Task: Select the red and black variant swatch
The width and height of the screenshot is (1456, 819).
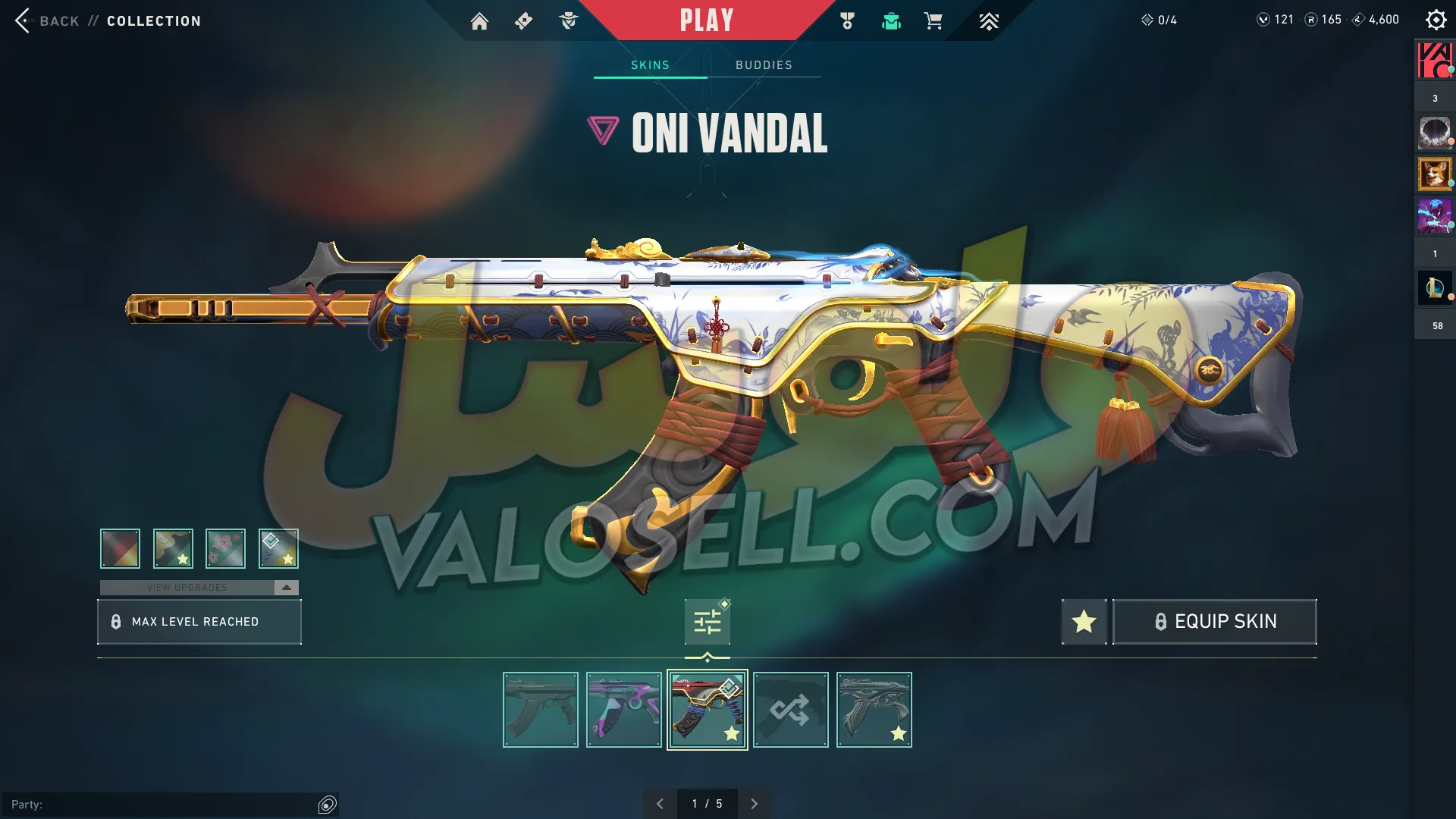Action: coord(120,548)
